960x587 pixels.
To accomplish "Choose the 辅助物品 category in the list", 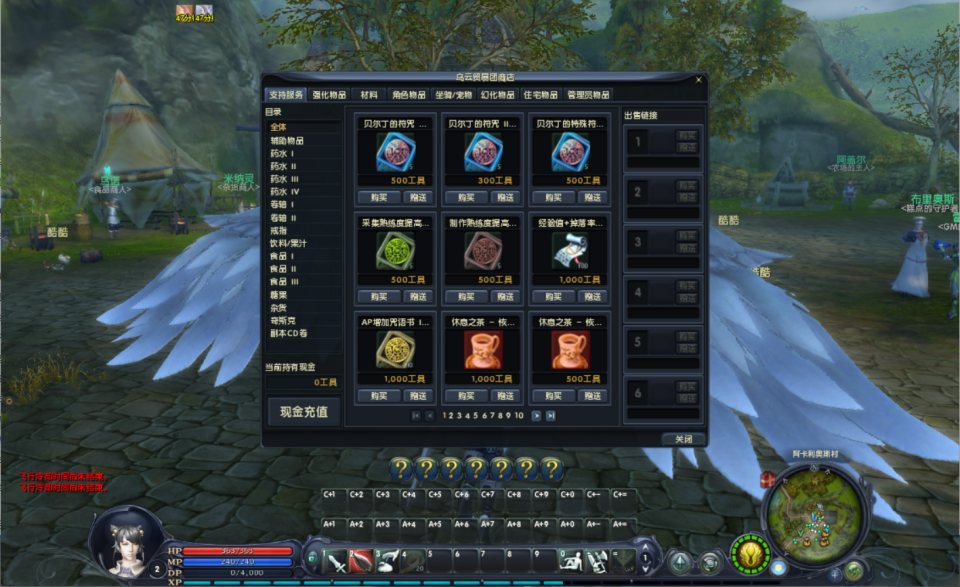I will (x=287, y=141).
